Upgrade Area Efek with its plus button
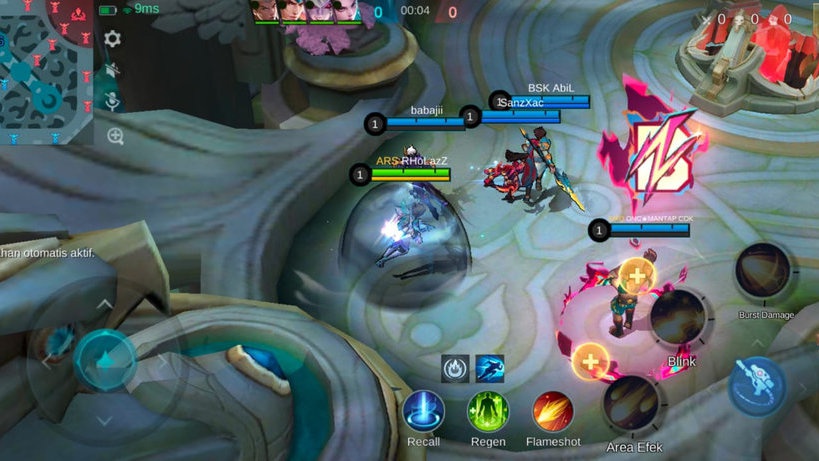 [x=592, y=360]
